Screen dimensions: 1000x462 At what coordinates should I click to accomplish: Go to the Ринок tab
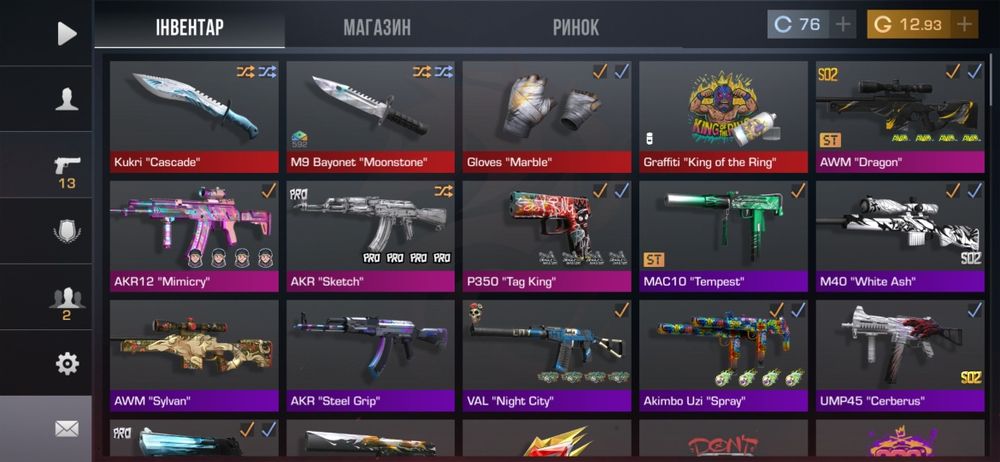click(x=576, y=27)
